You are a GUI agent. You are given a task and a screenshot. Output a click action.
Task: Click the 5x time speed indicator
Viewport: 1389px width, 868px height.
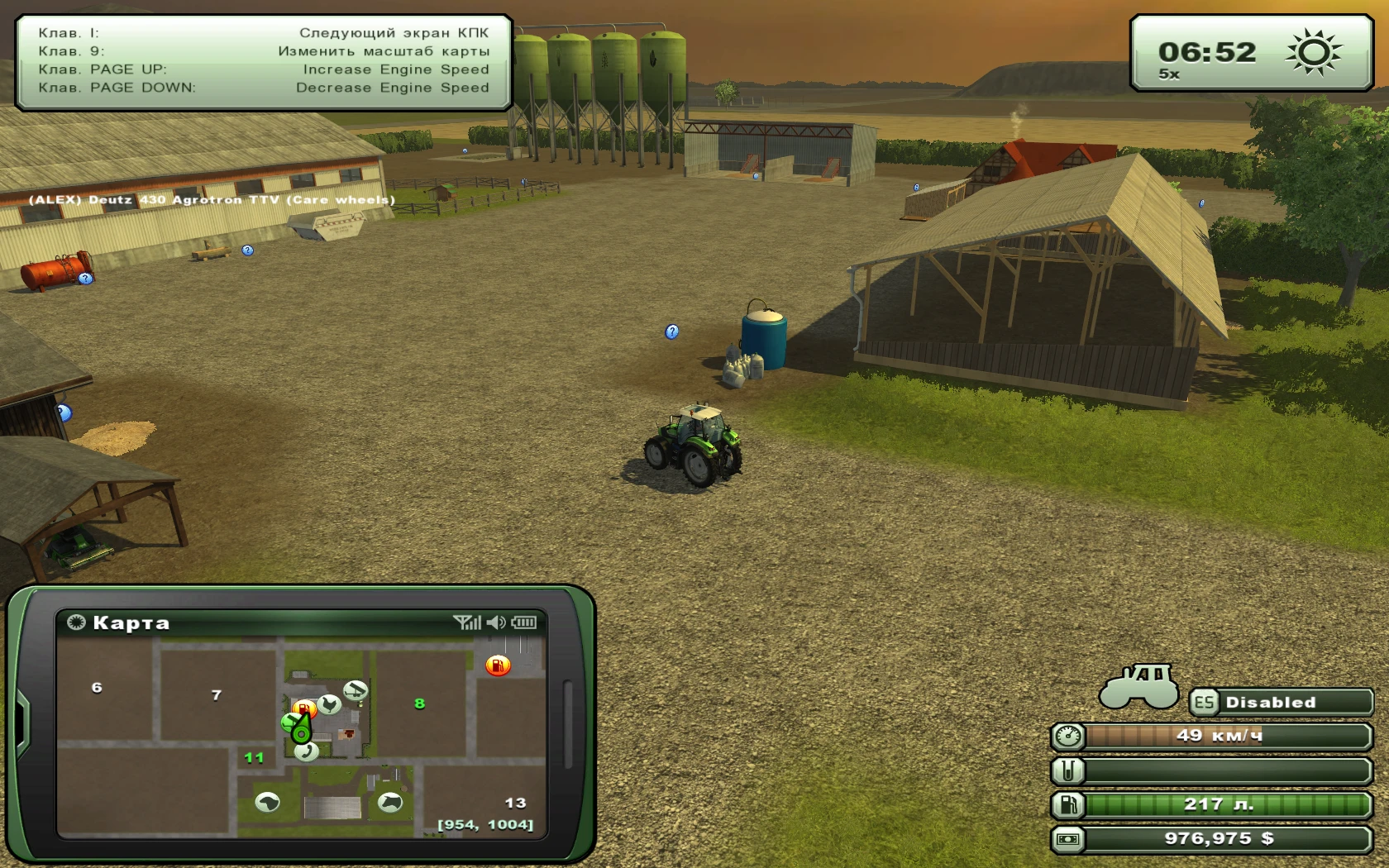click(1169, 74)
